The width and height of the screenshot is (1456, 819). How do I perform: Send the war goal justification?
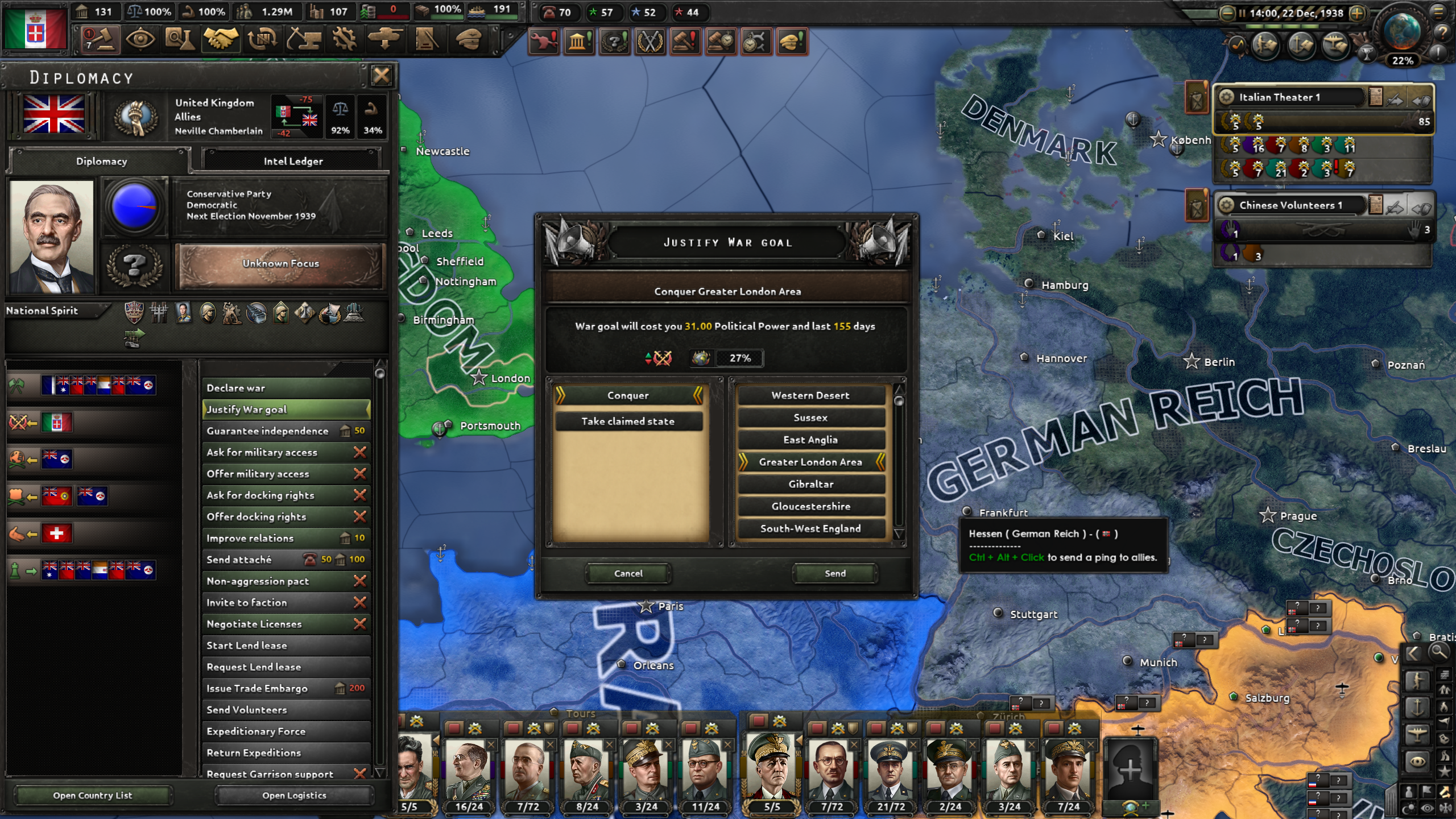click(x=834, y=573)
